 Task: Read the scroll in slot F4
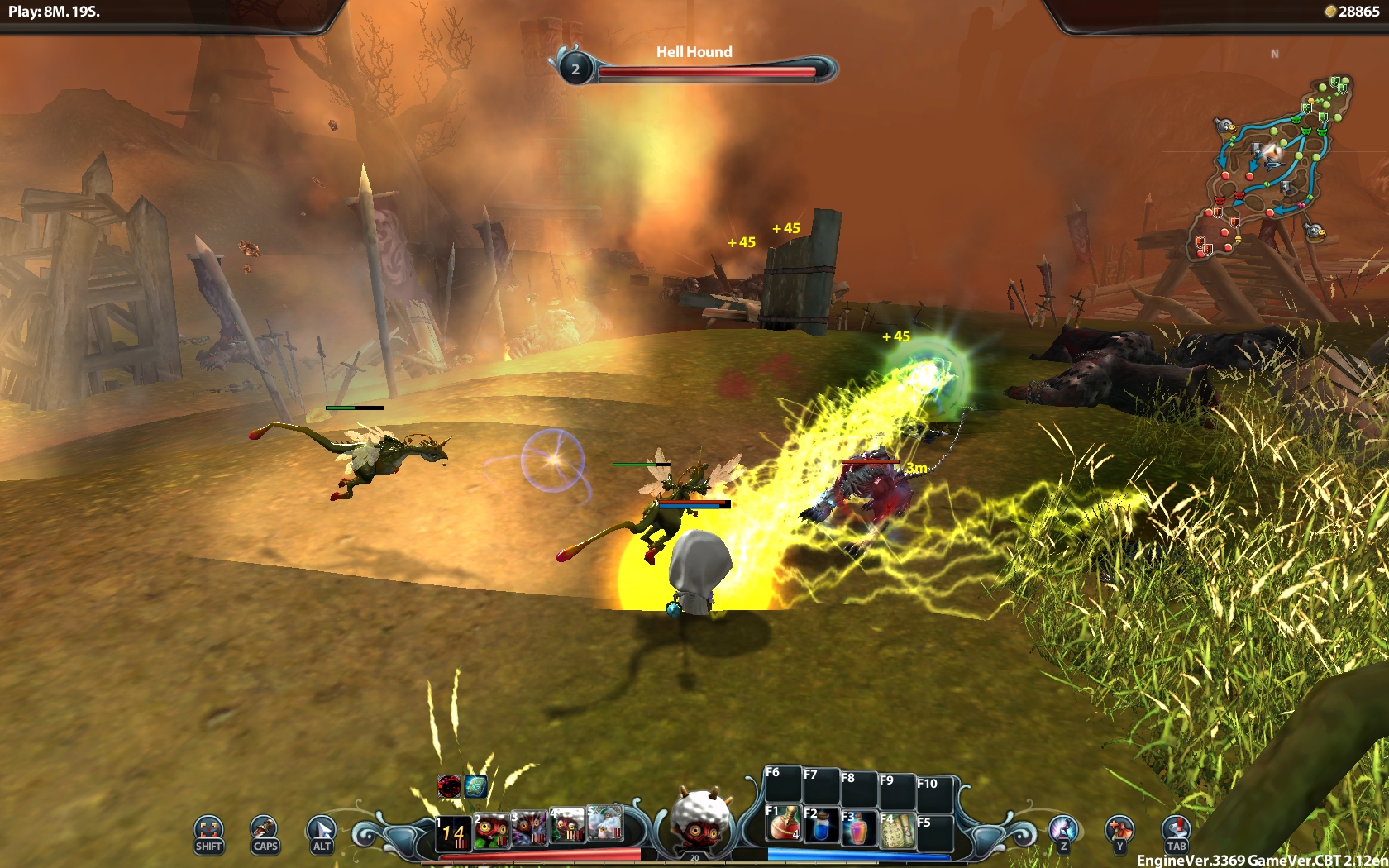896,830
